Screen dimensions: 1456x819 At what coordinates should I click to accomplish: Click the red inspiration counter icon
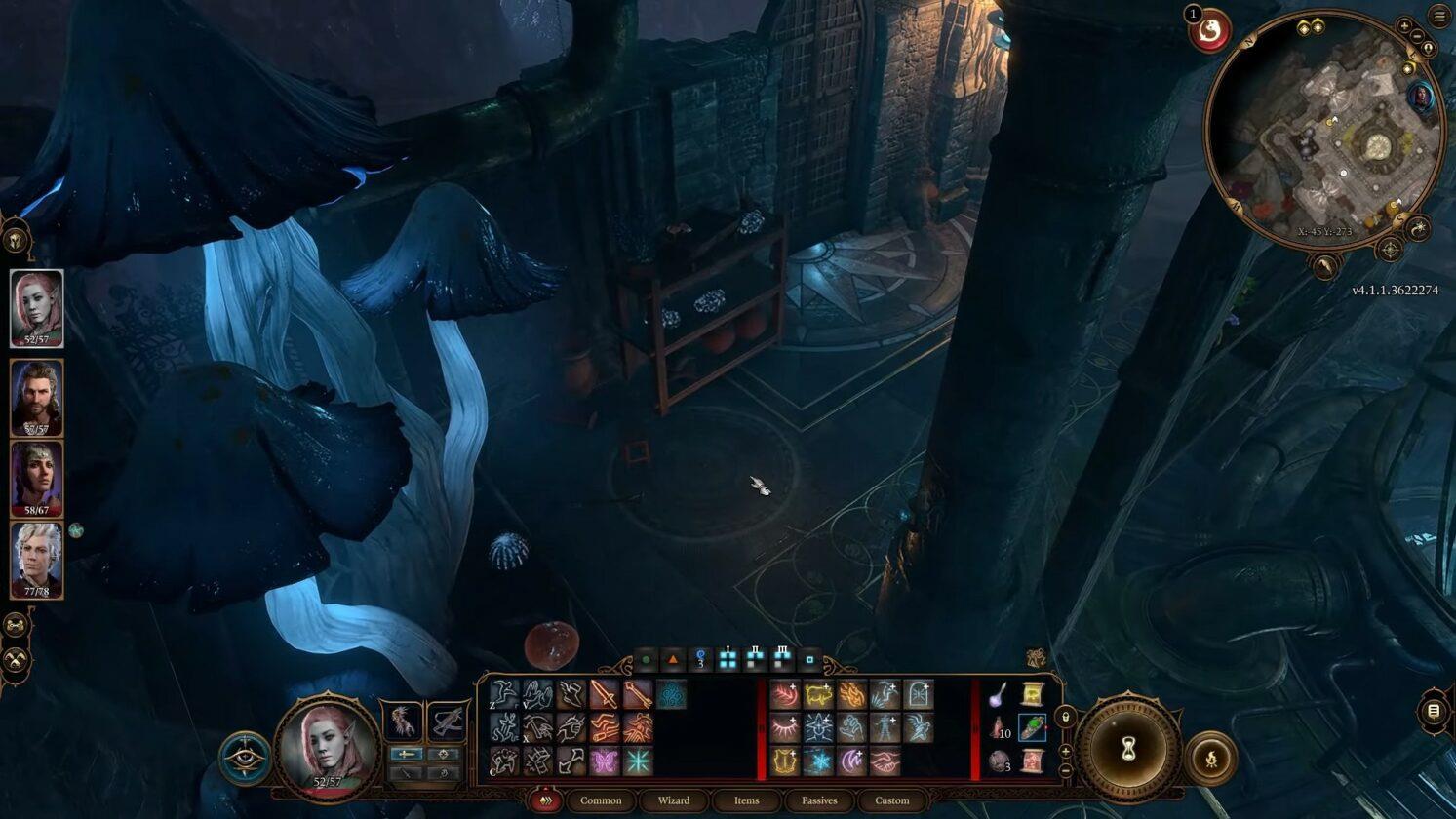click(x=1211, y=32)
